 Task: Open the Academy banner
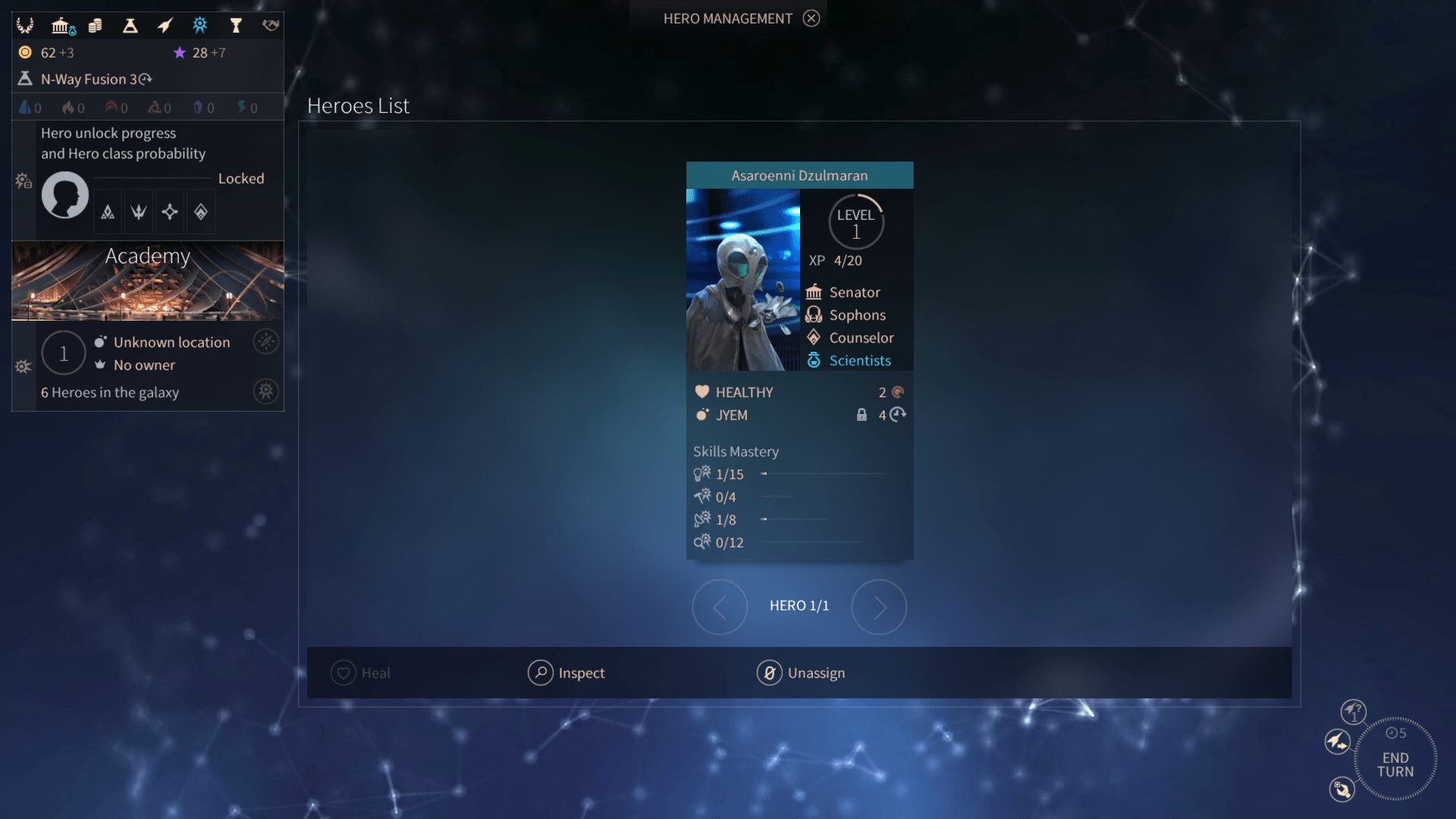click(x=148, y=281)
